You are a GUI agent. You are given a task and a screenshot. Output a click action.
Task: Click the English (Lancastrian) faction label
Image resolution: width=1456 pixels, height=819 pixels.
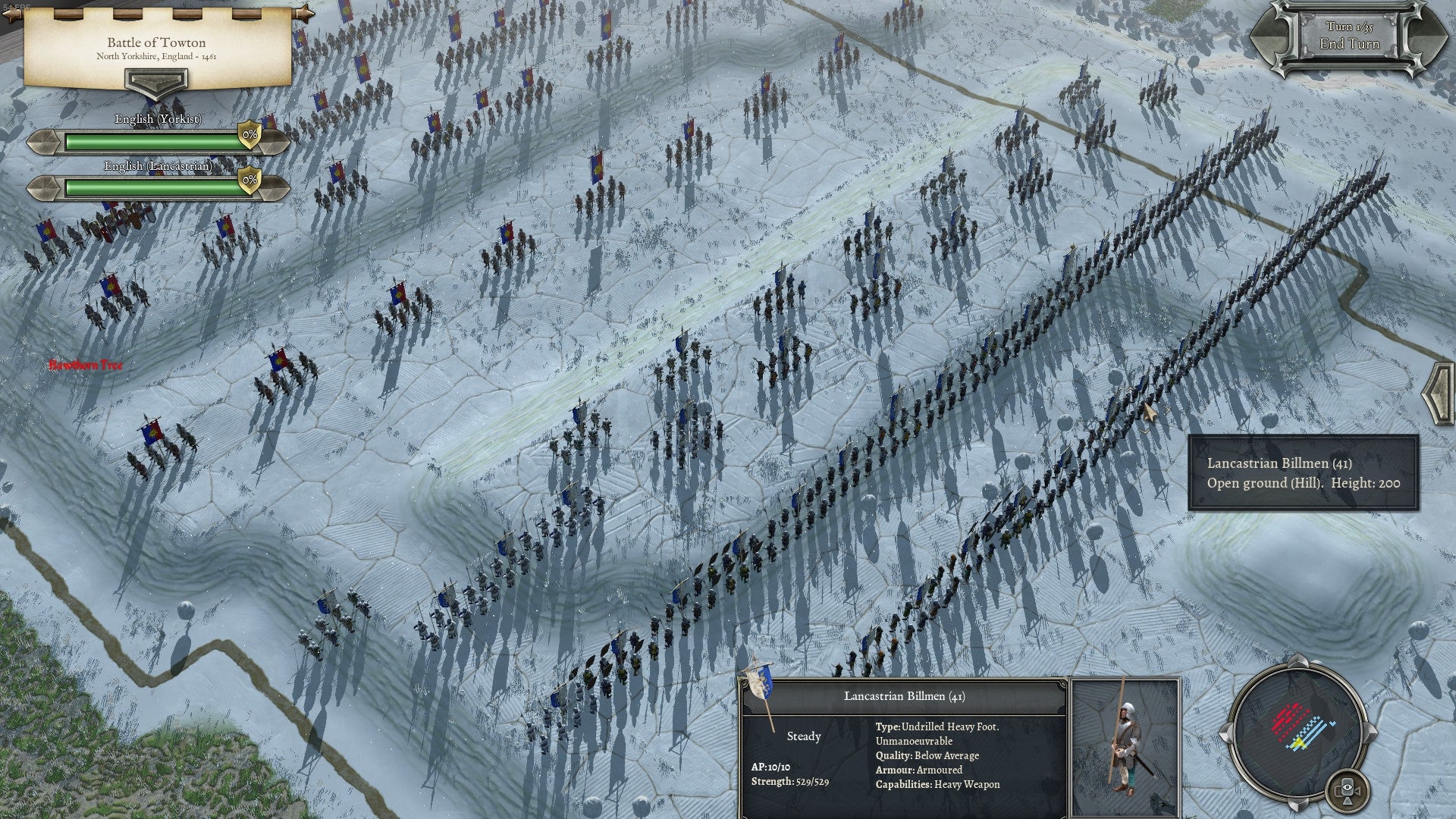pos(157,165)
